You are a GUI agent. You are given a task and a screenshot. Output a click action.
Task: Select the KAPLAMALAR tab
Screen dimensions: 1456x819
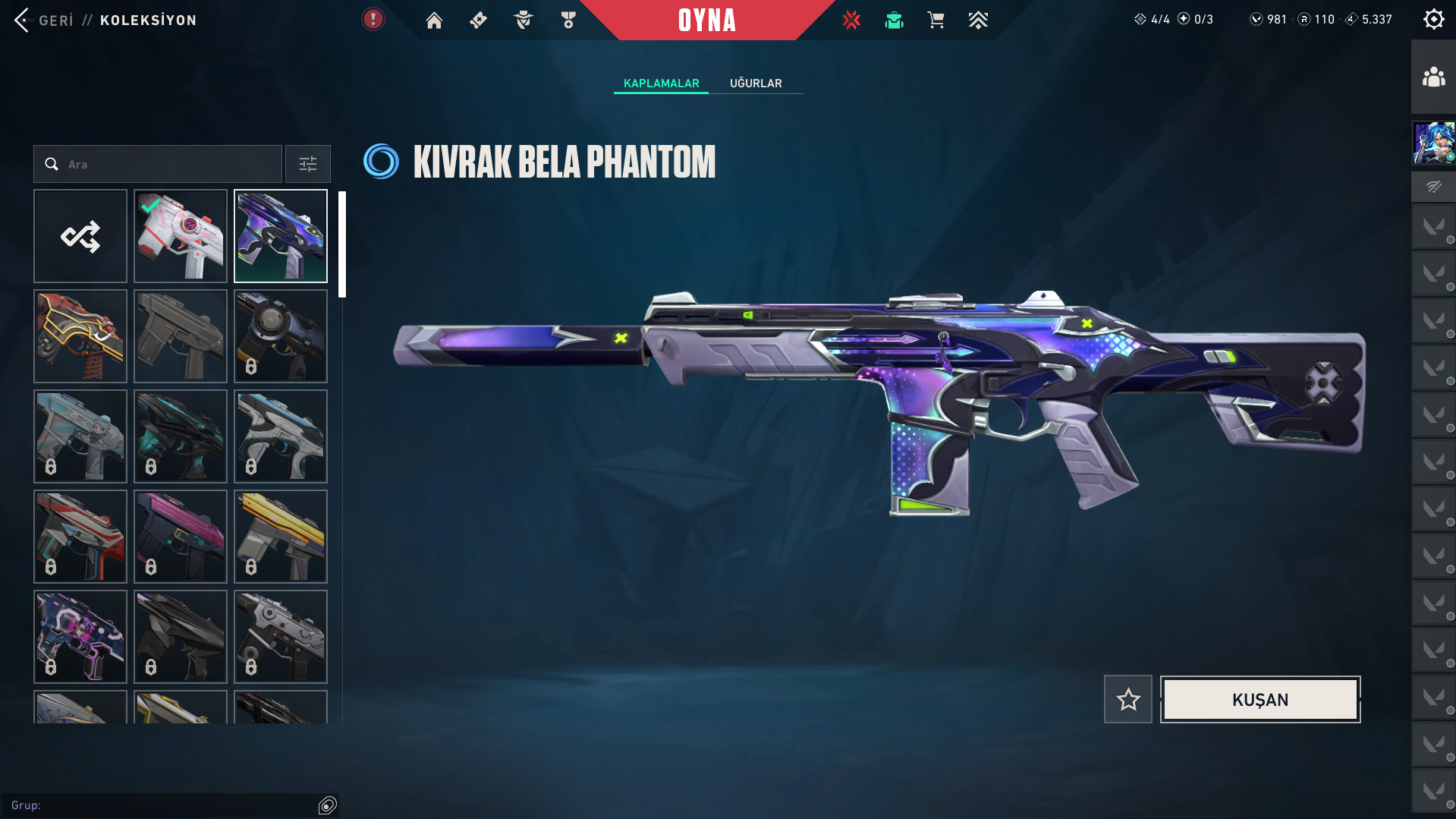661,83
